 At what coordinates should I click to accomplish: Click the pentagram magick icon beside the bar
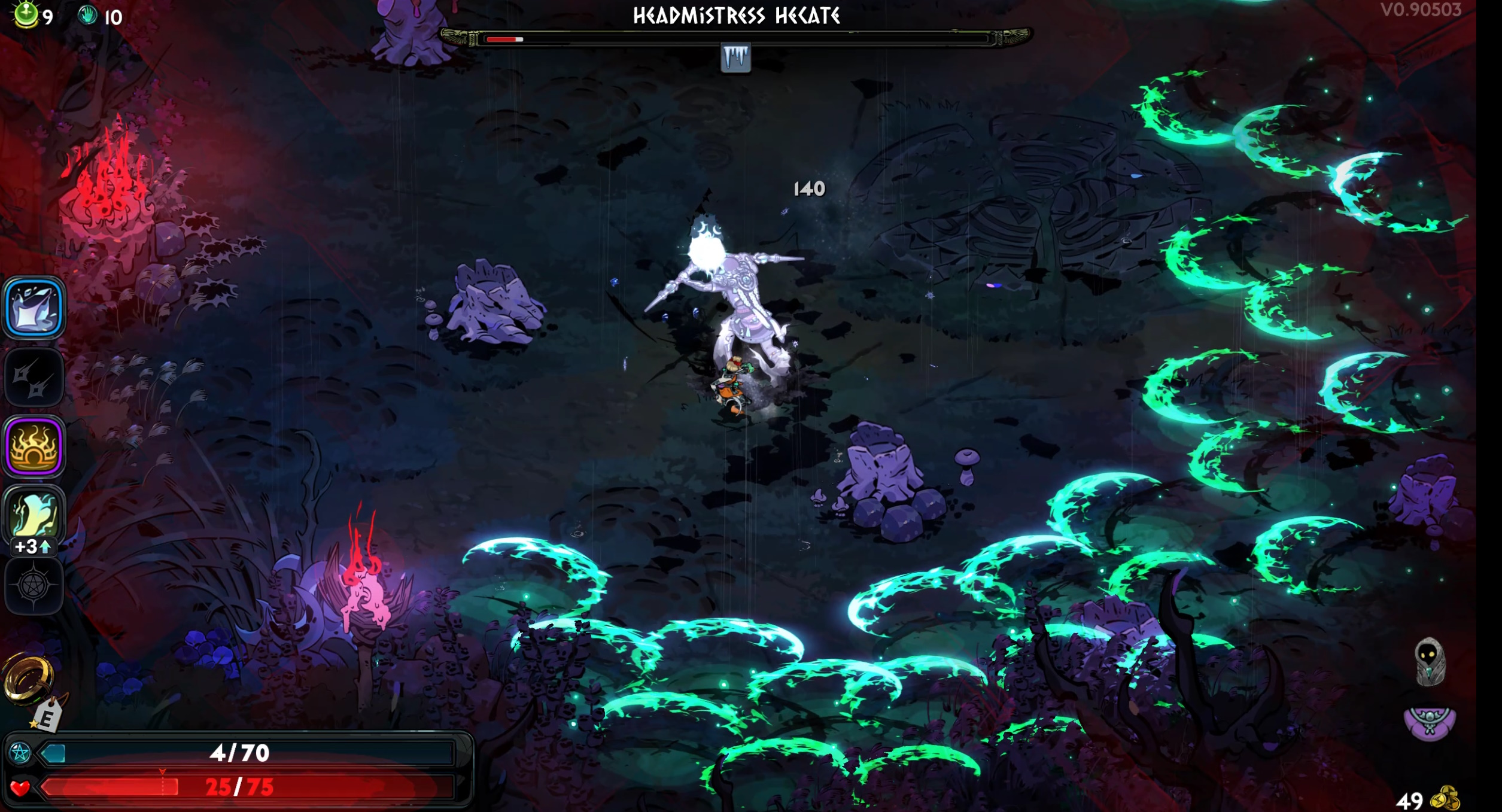pyautogui.click(x=20, y=753)
